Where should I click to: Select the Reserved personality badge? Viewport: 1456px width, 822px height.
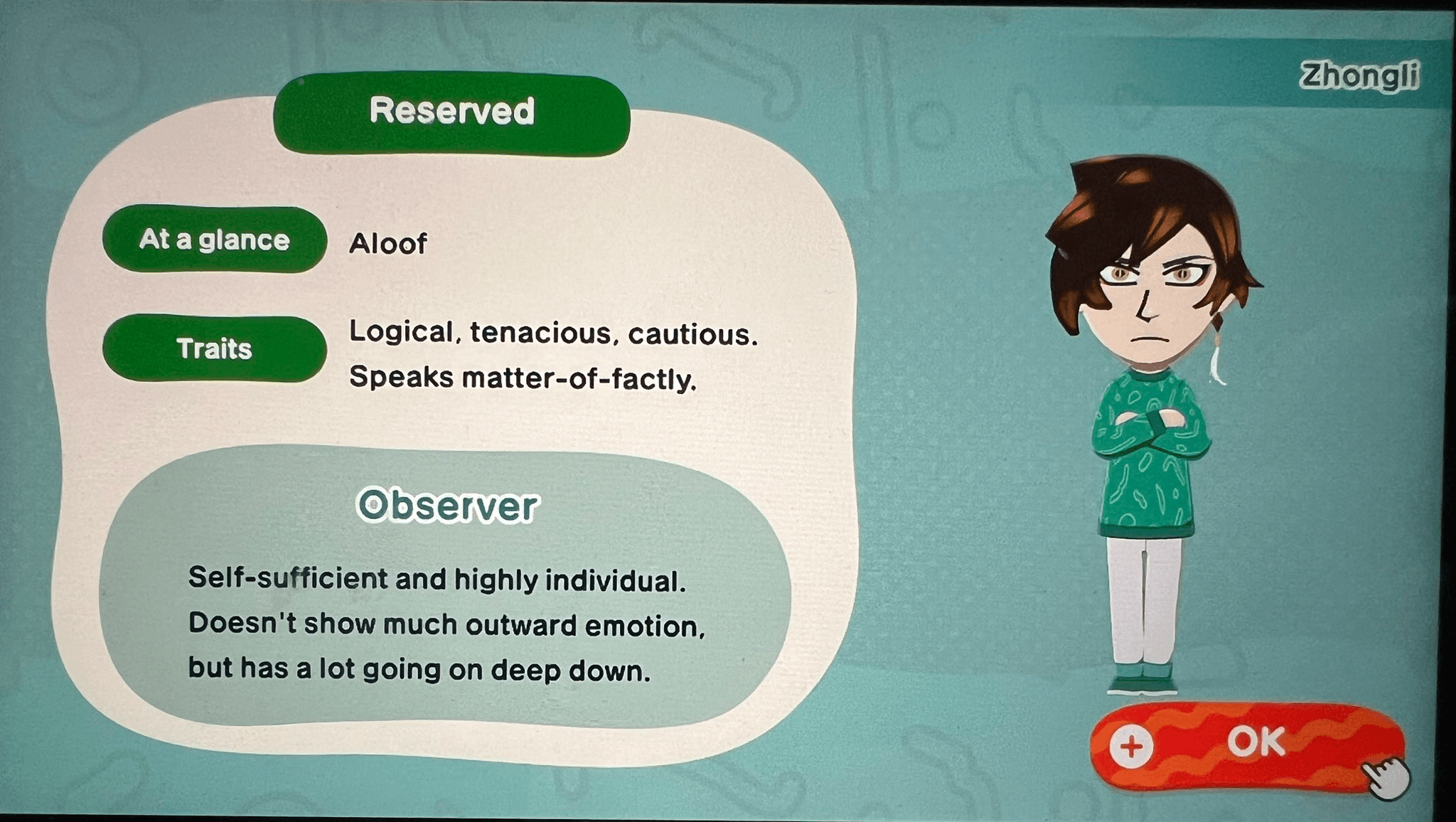[x=453, y=111]
